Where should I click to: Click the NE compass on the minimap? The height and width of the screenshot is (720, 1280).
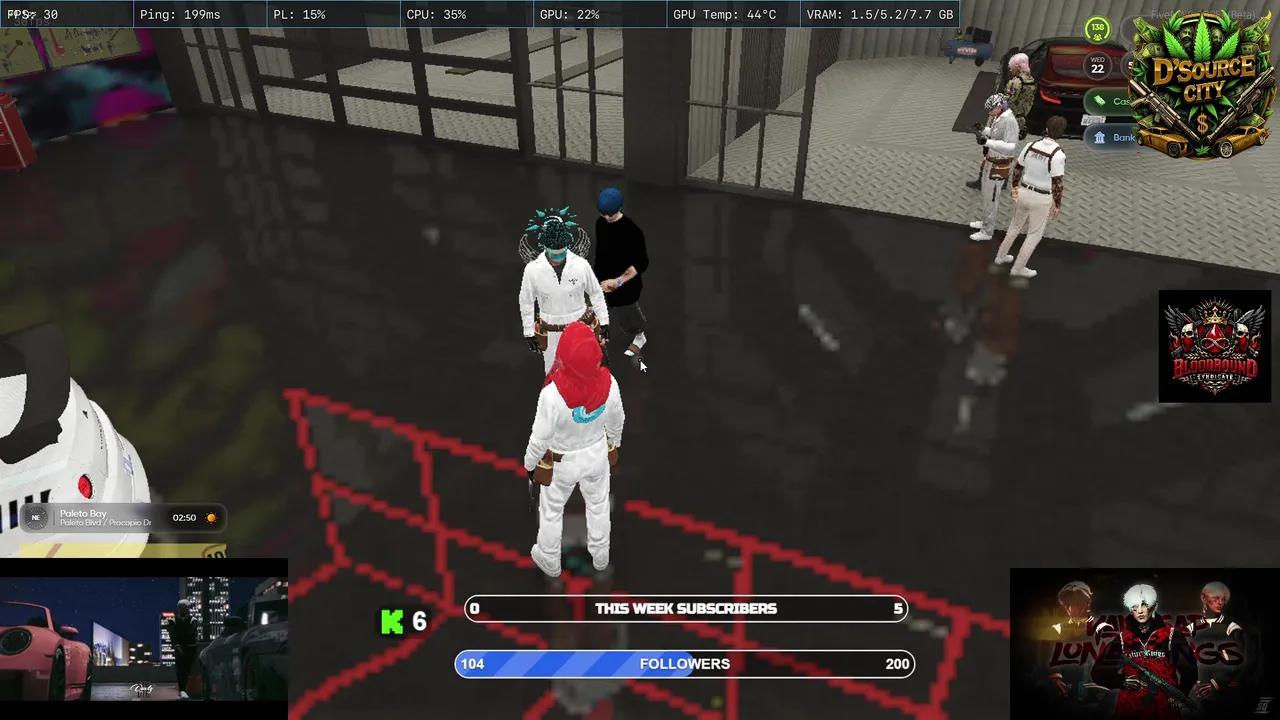tap(36, 517)
